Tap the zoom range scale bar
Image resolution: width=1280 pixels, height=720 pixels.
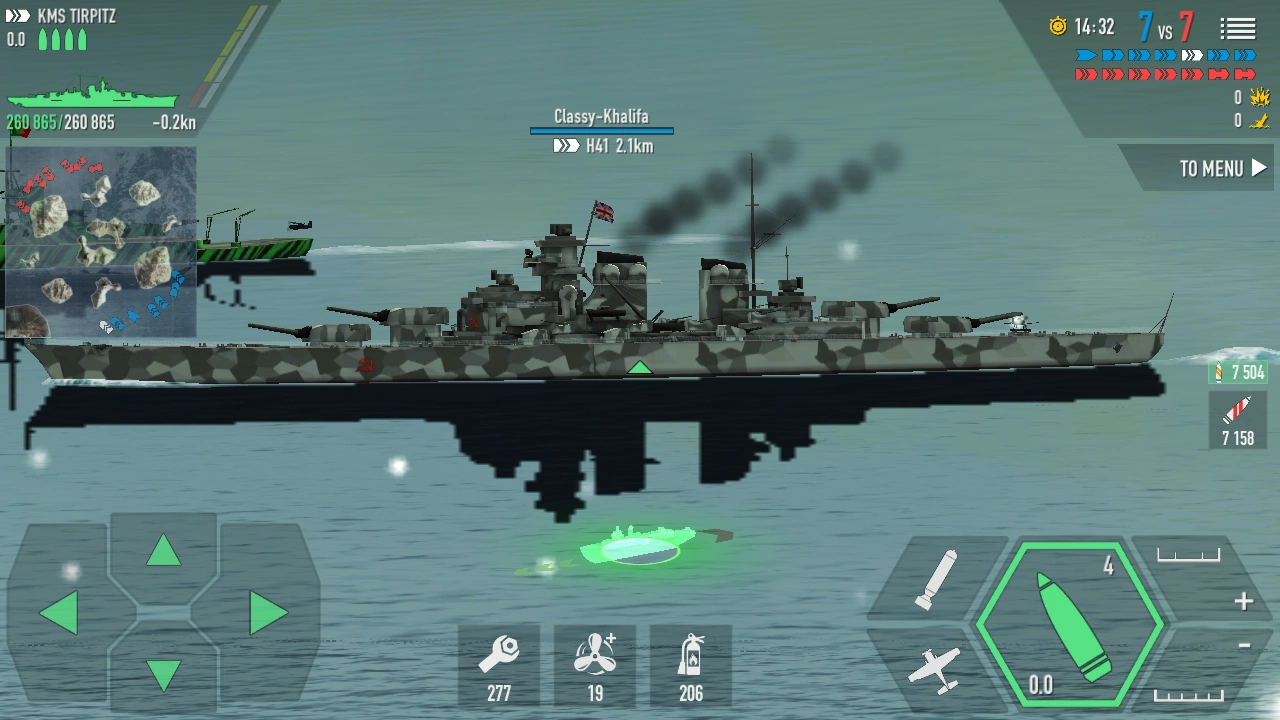click(1188, 554)
